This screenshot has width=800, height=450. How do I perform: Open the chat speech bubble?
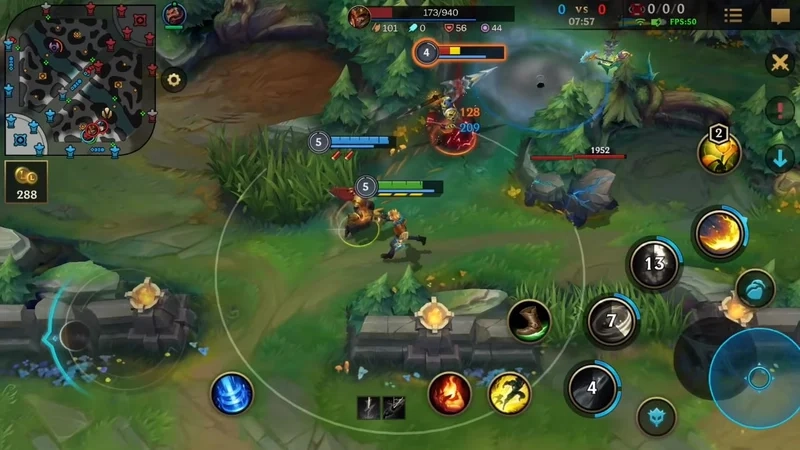pos(780,15)
